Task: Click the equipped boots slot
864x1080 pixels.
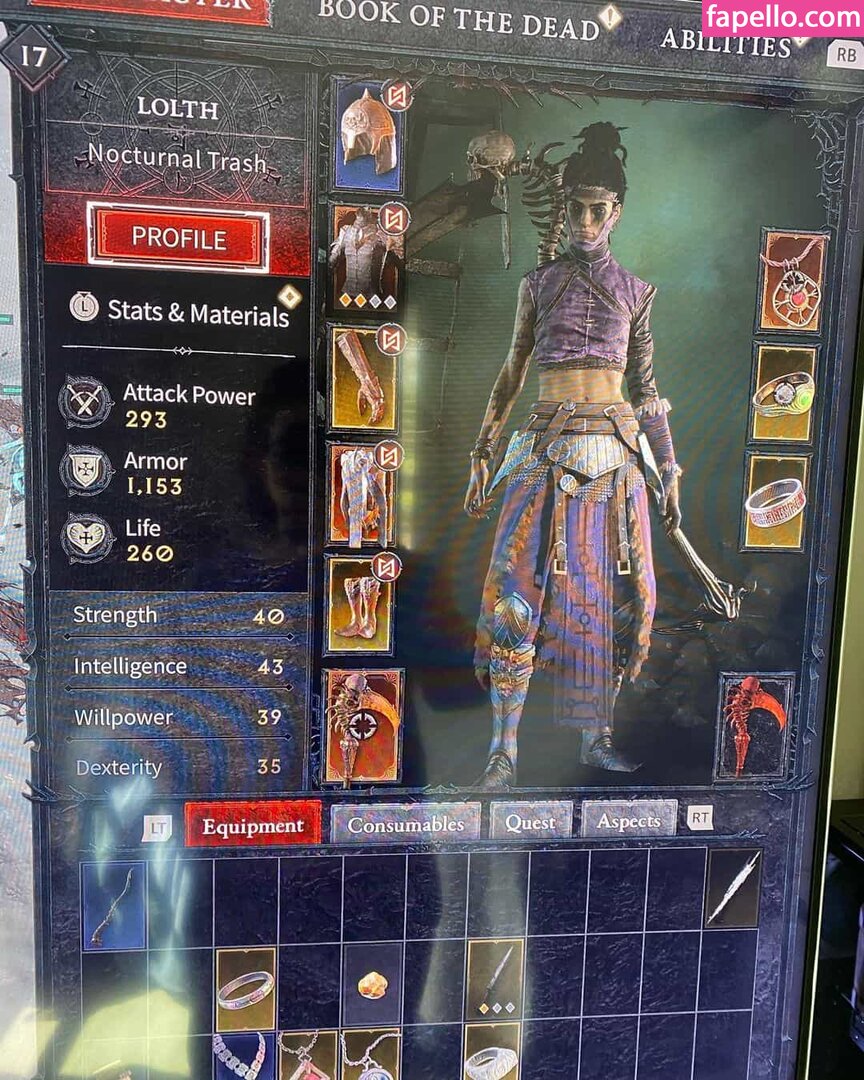Action: [x=359, y=605]
